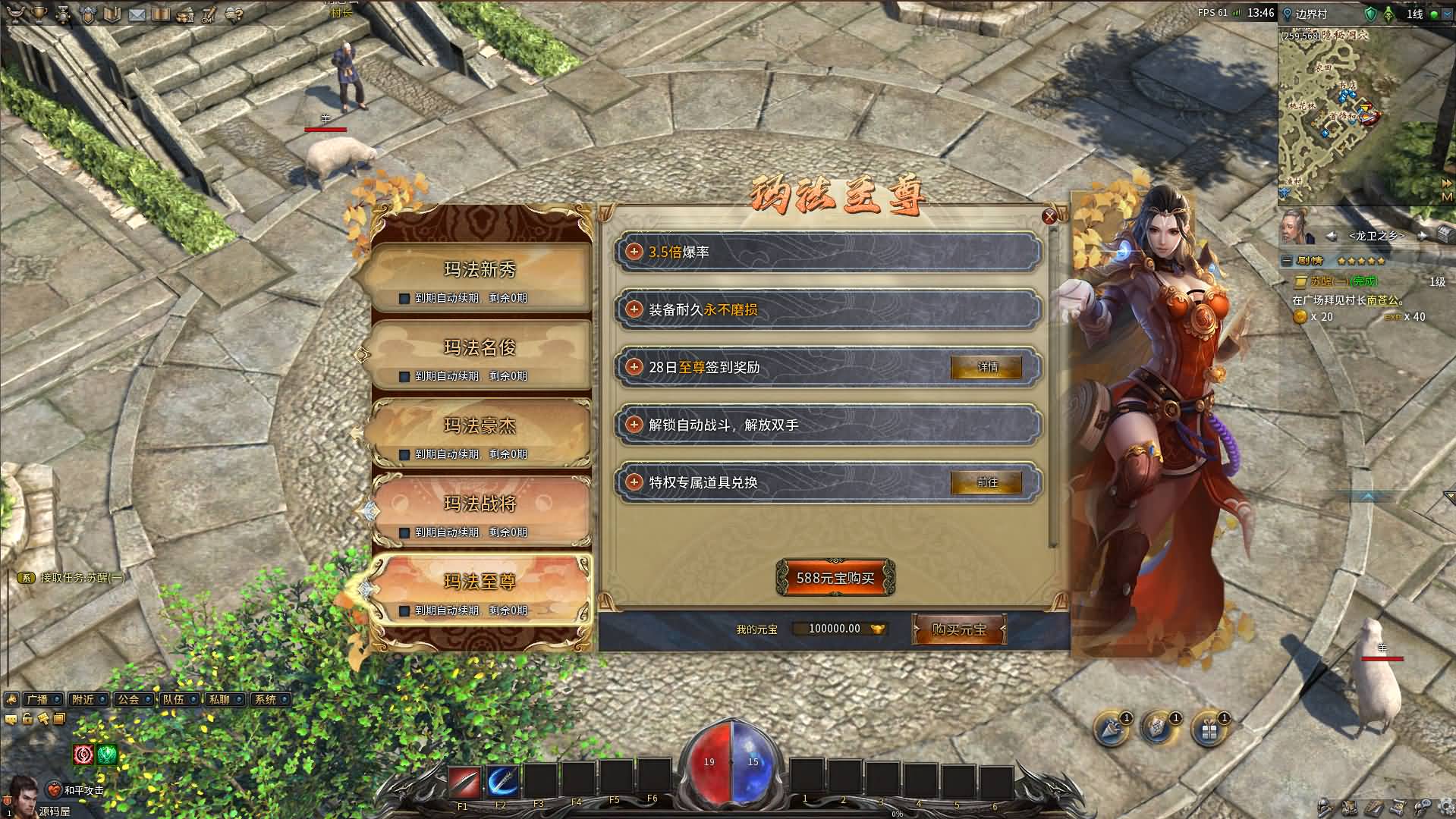
Task: Open the shop icon in the top toolbar
Action: tap(184, 14)
